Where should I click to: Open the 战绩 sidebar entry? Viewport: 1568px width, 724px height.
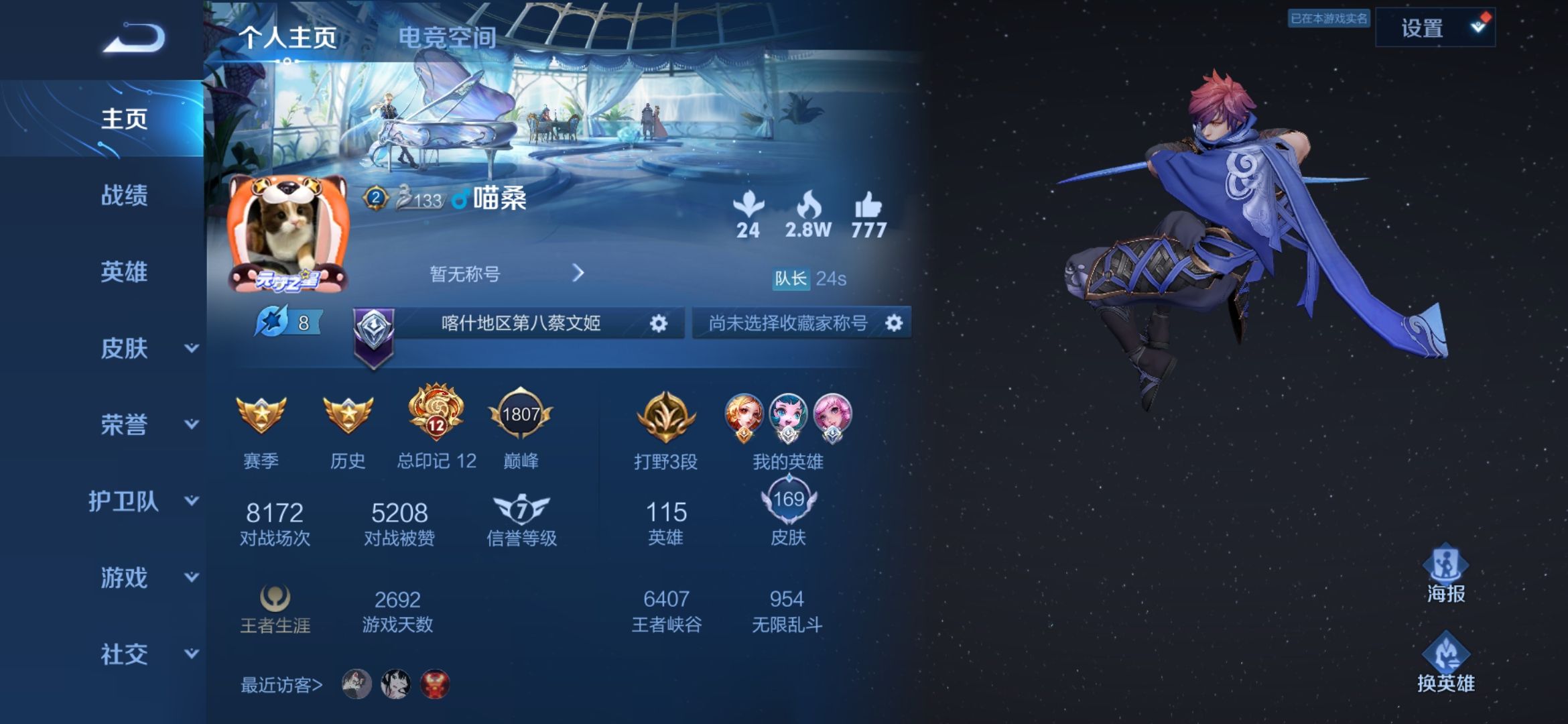124,195
